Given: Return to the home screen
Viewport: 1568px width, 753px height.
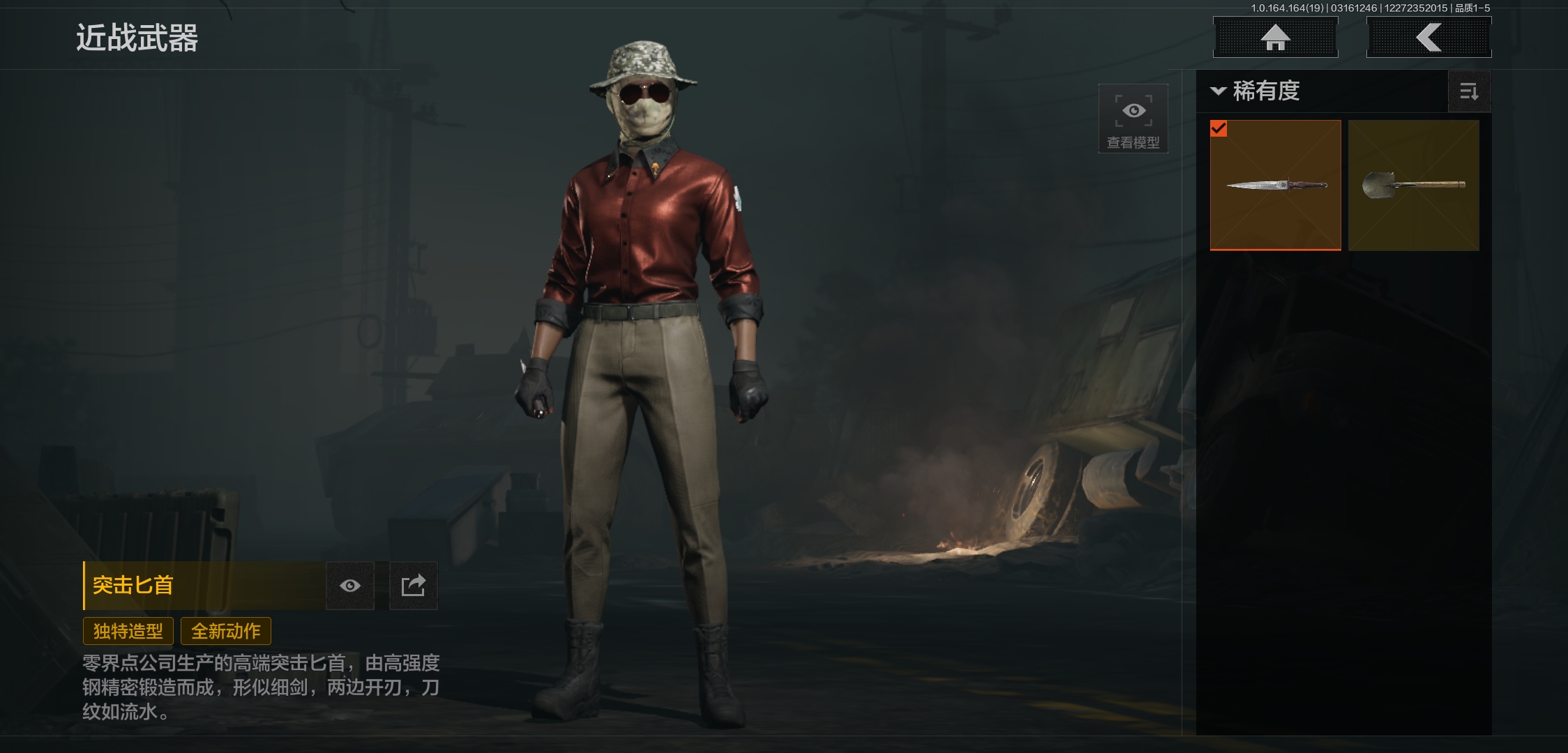Looking at the screenshot, I should coord(1275,37).
